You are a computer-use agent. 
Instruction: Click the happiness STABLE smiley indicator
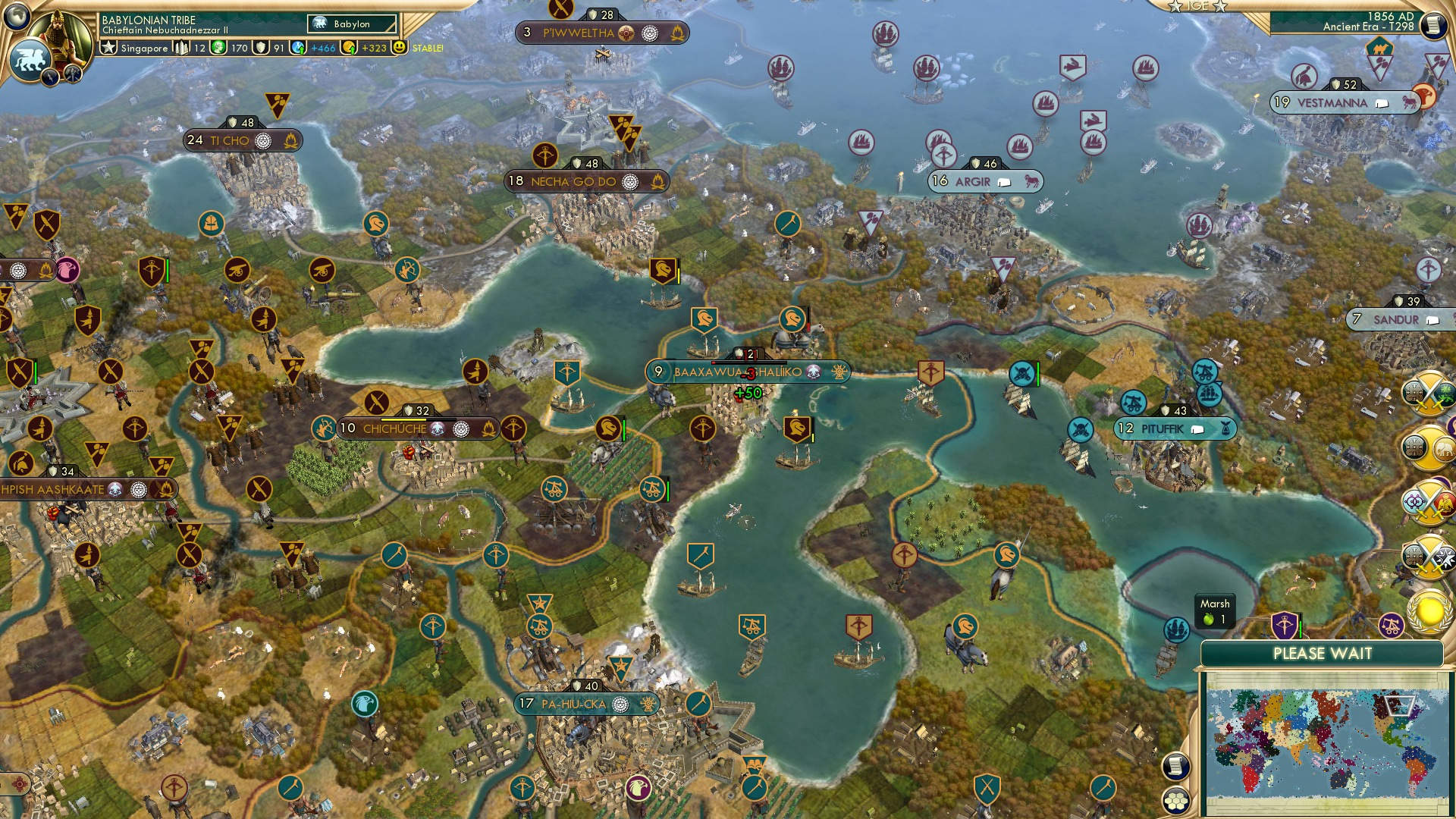[400, 48]
